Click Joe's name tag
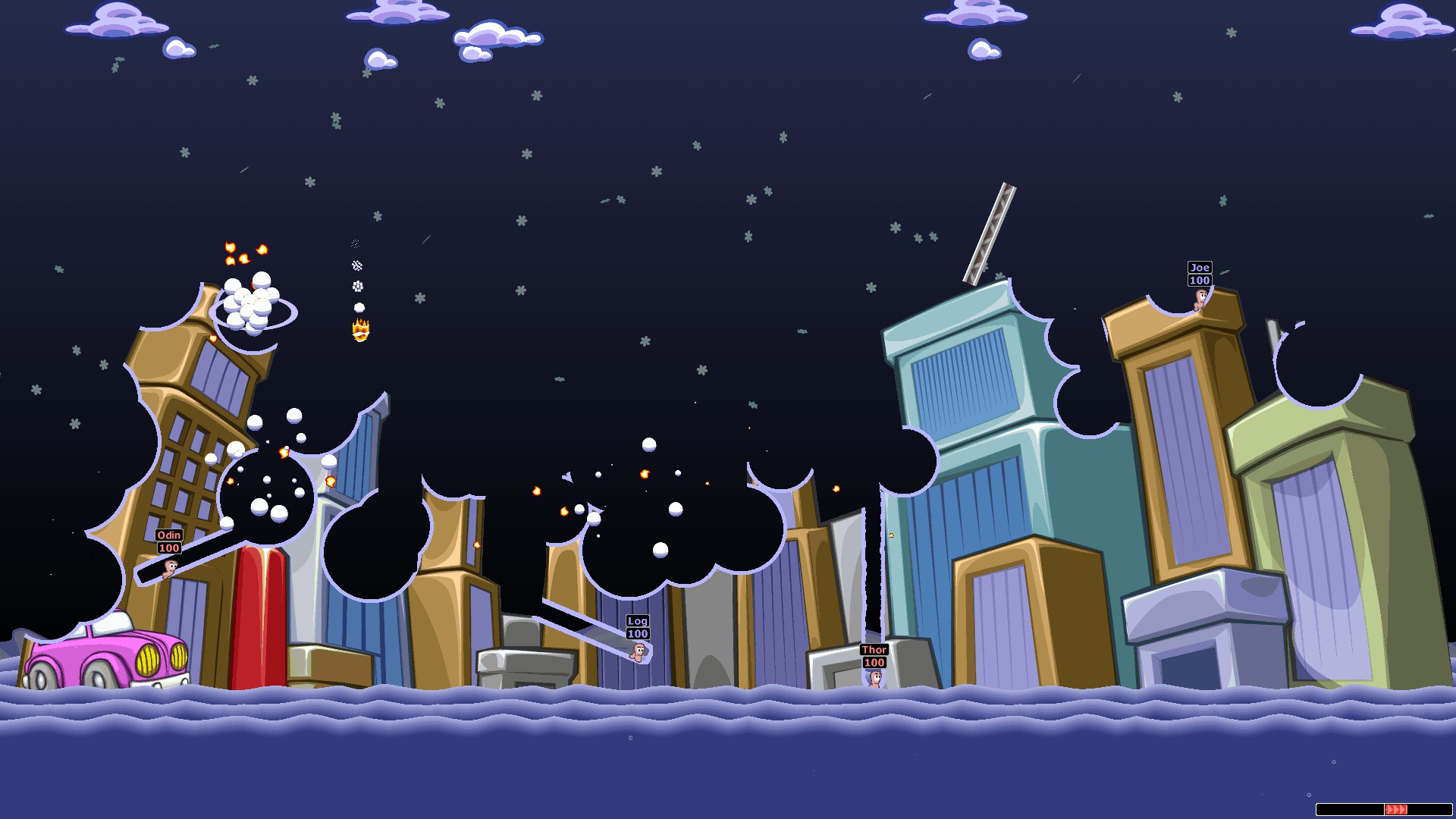The width and height of the screenshot is (1456, 819). [1199, 267]
